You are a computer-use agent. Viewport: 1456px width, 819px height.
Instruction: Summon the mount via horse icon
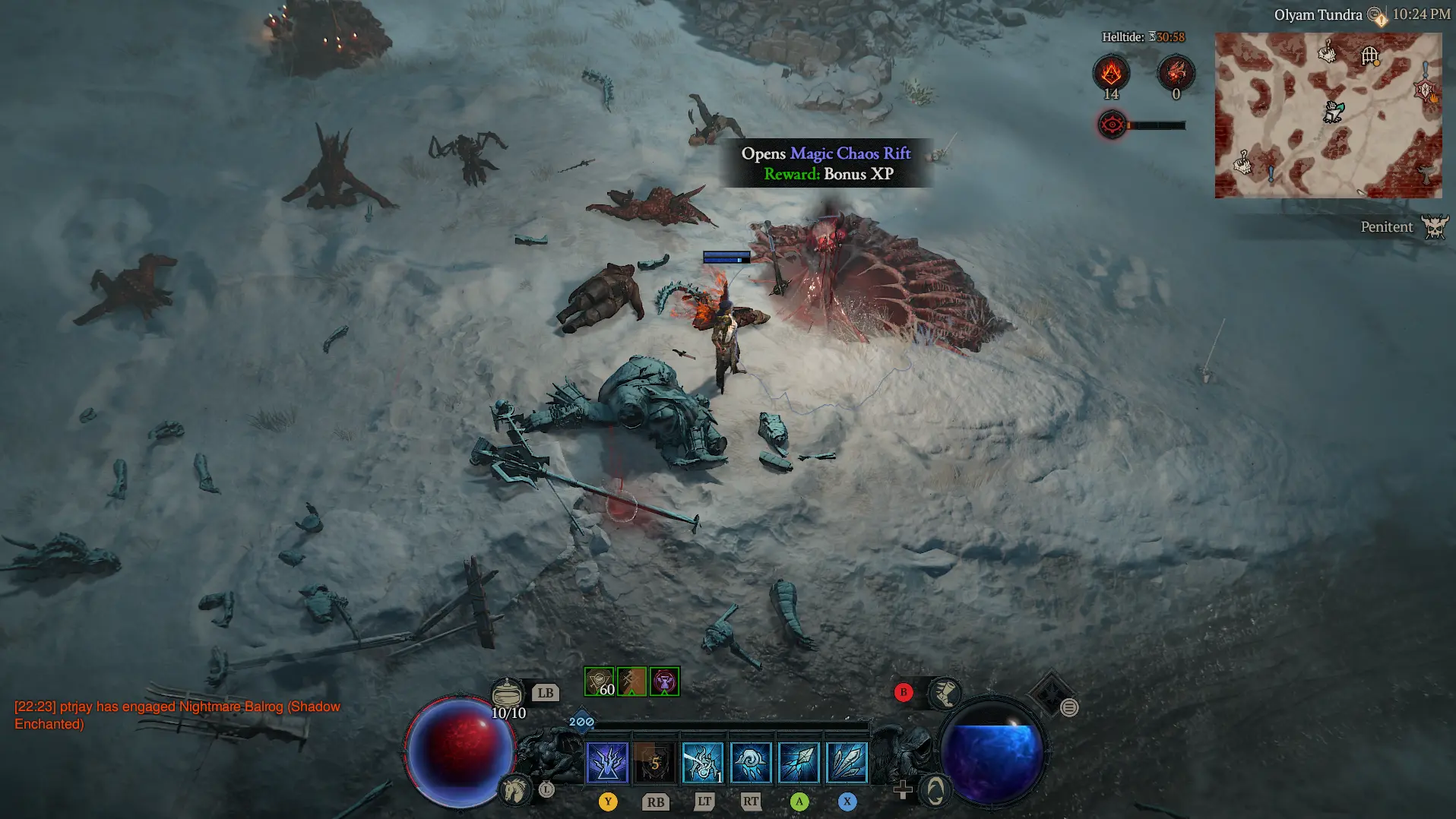tap(514, 790)
